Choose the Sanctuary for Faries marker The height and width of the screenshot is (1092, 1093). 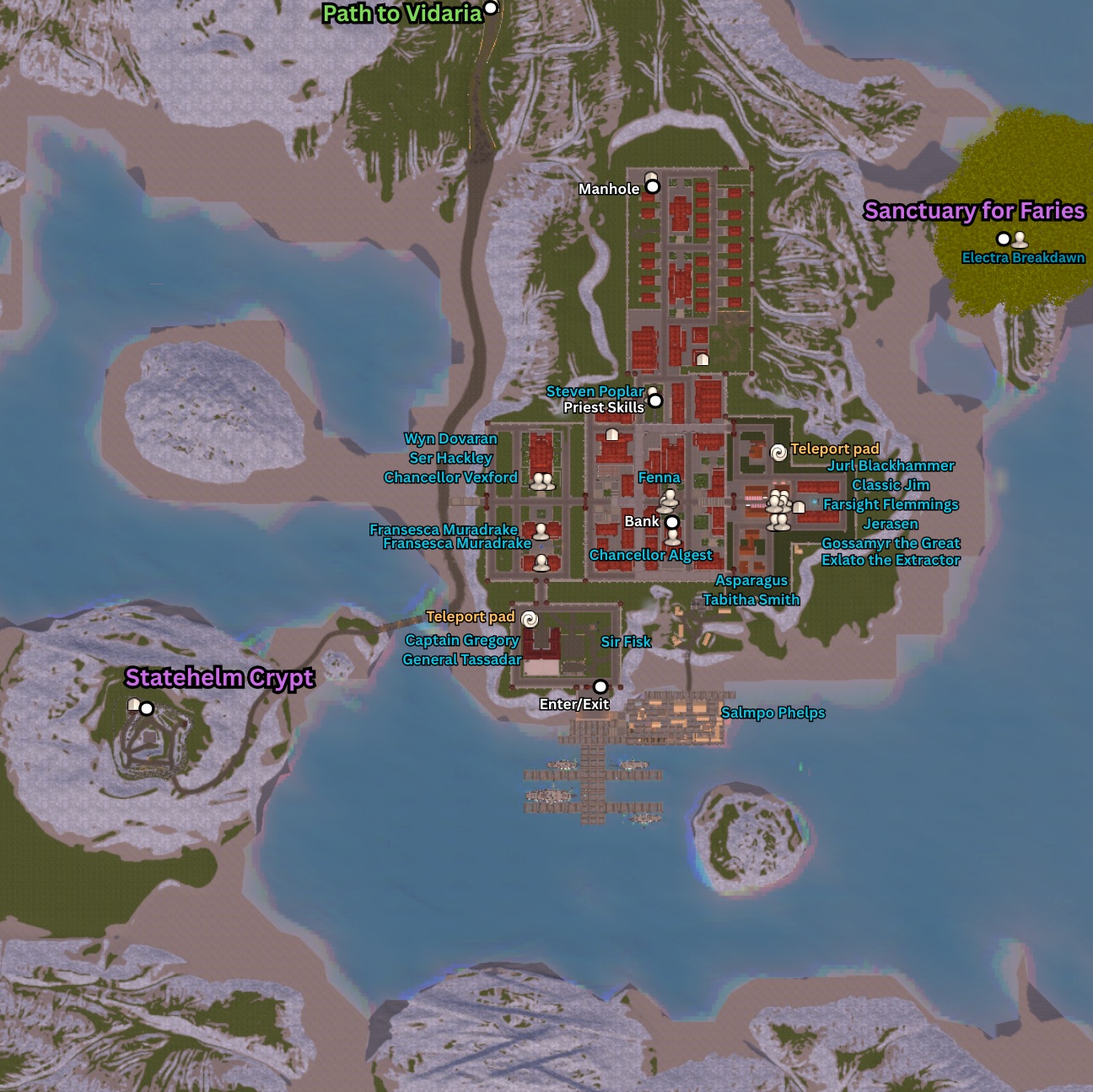1004,239
